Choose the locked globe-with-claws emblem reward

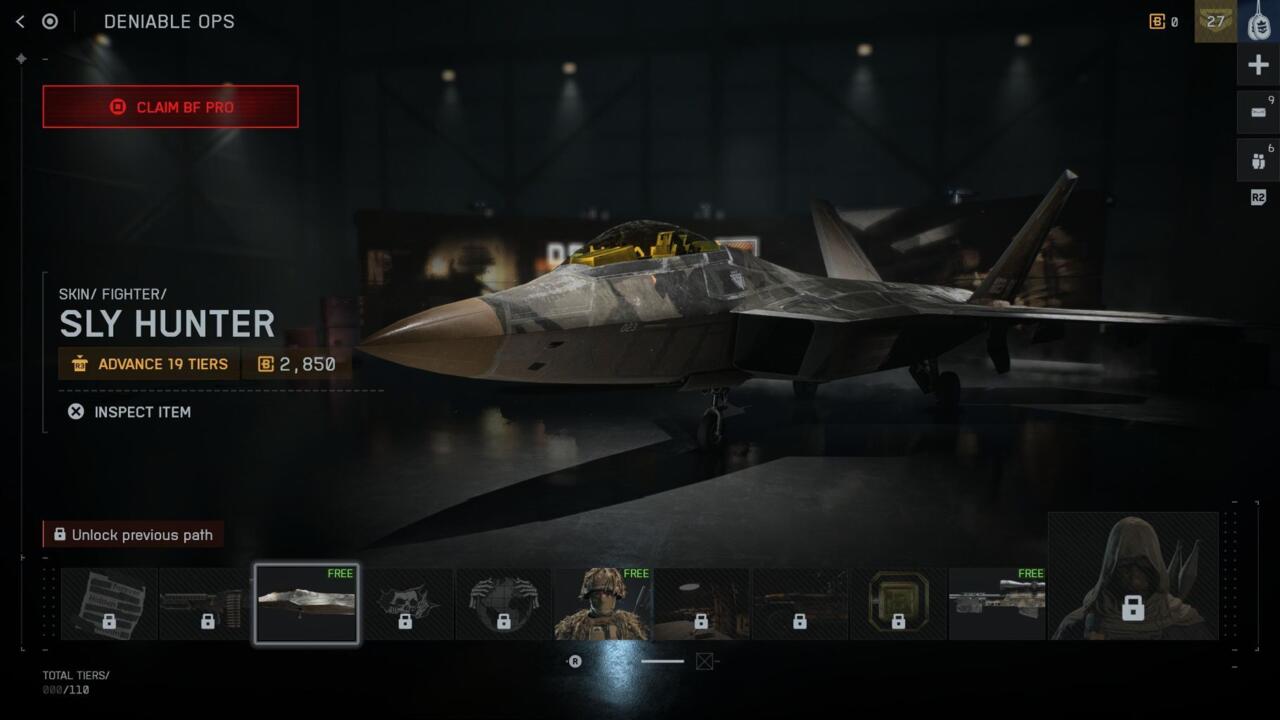[503, 604]
